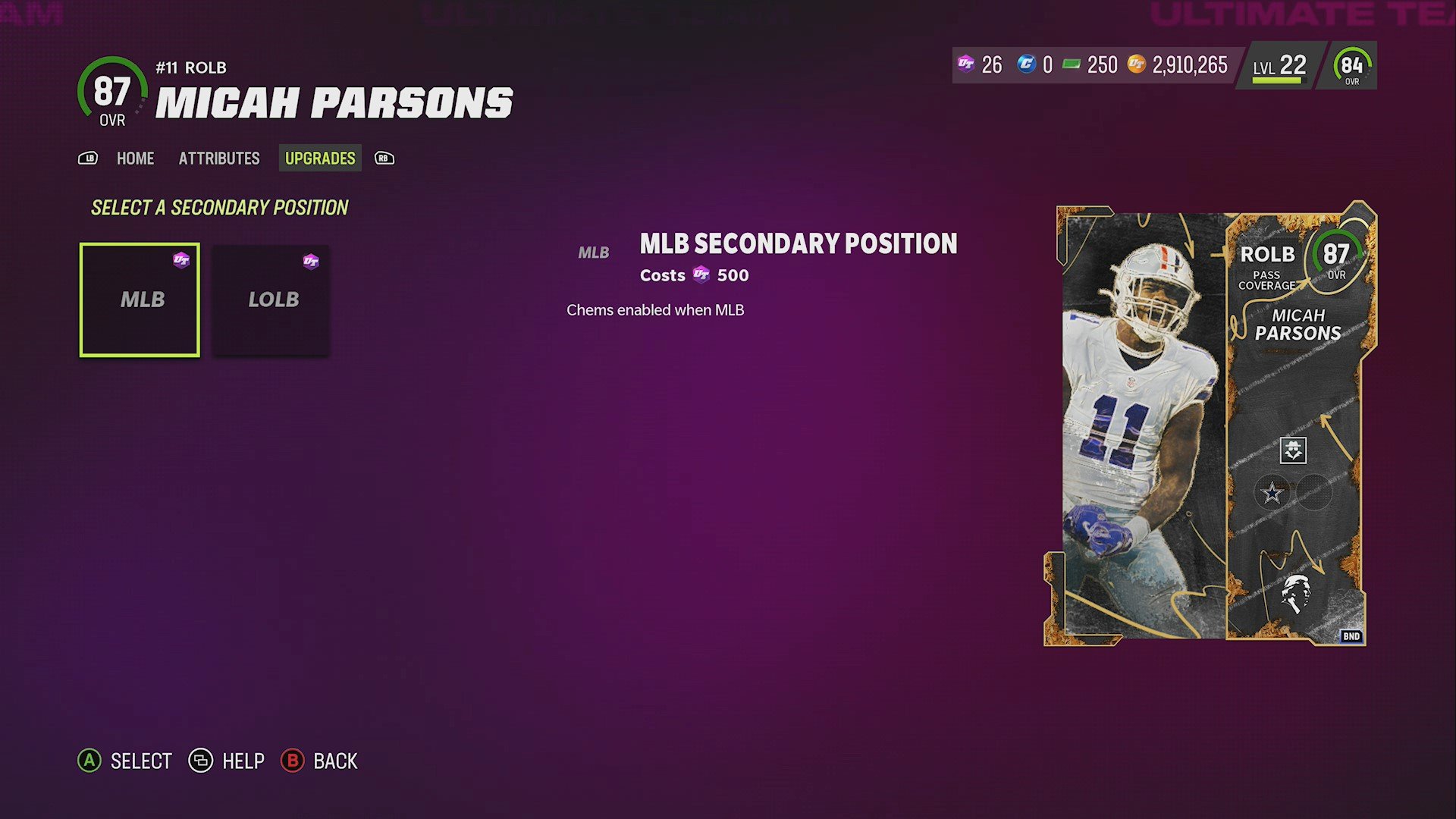Screen dimensions: 1456x819
Task: Click the LB shoulder button icon
Action: click(x=89, y=158)
